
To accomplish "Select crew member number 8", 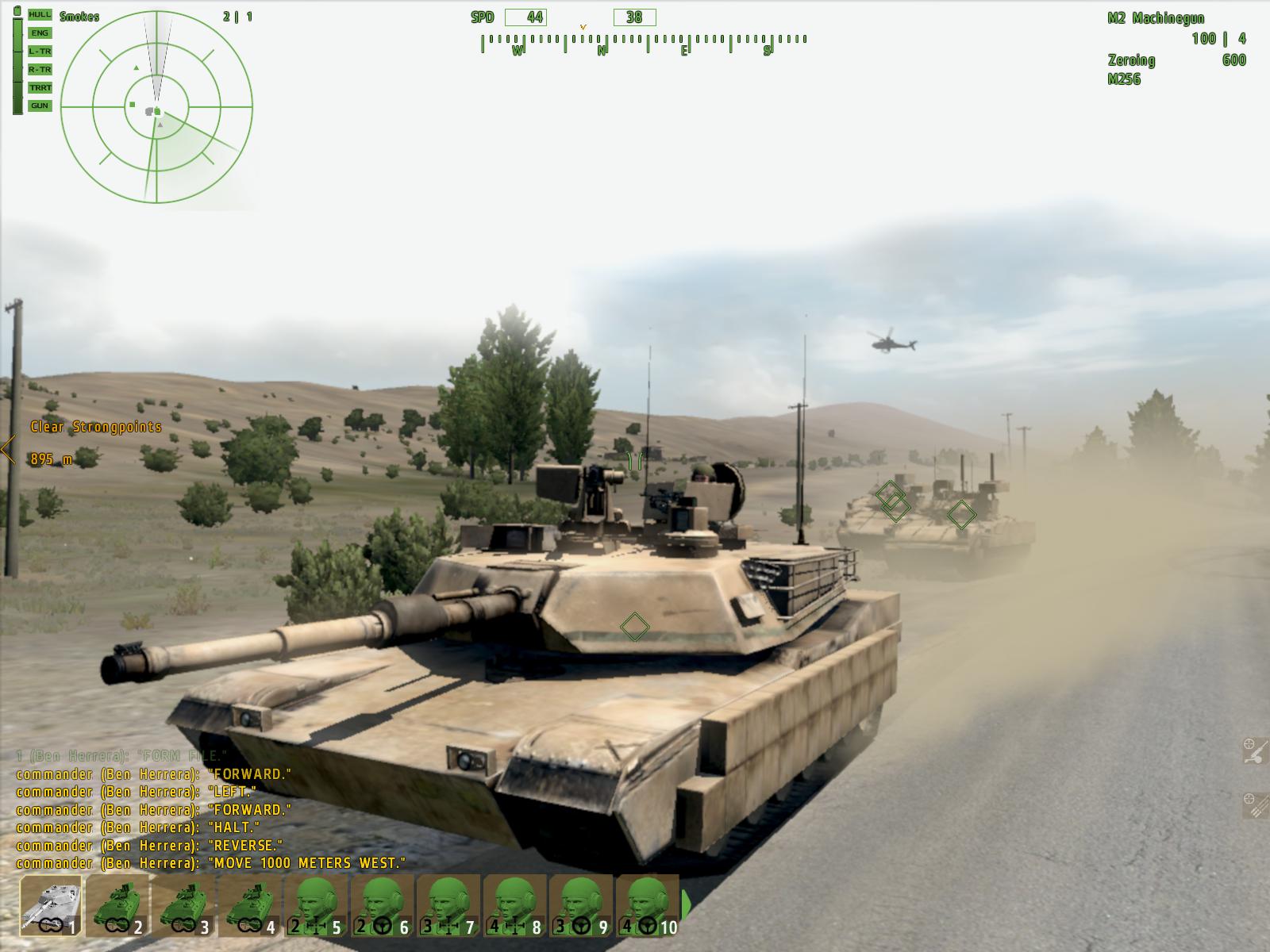I will click(x=516, y=904).
